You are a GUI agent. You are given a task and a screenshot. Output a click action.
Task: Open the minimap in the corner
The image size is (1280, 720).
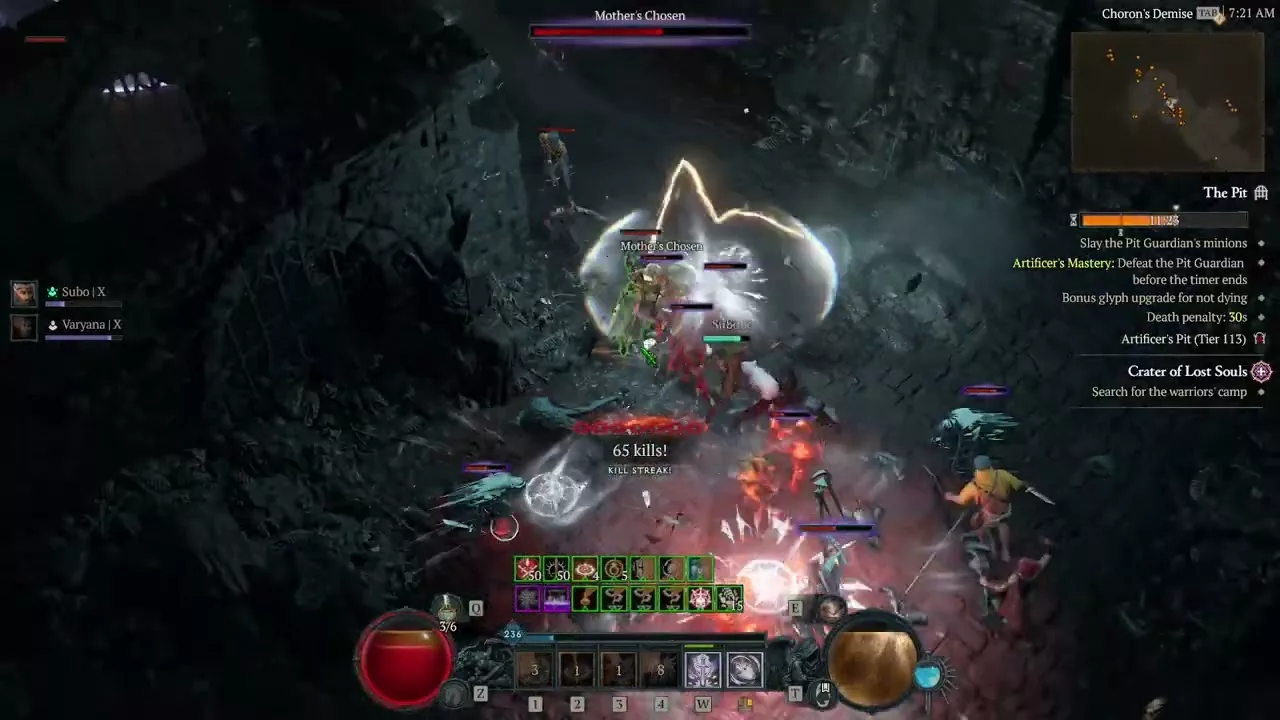[1166, 101]
